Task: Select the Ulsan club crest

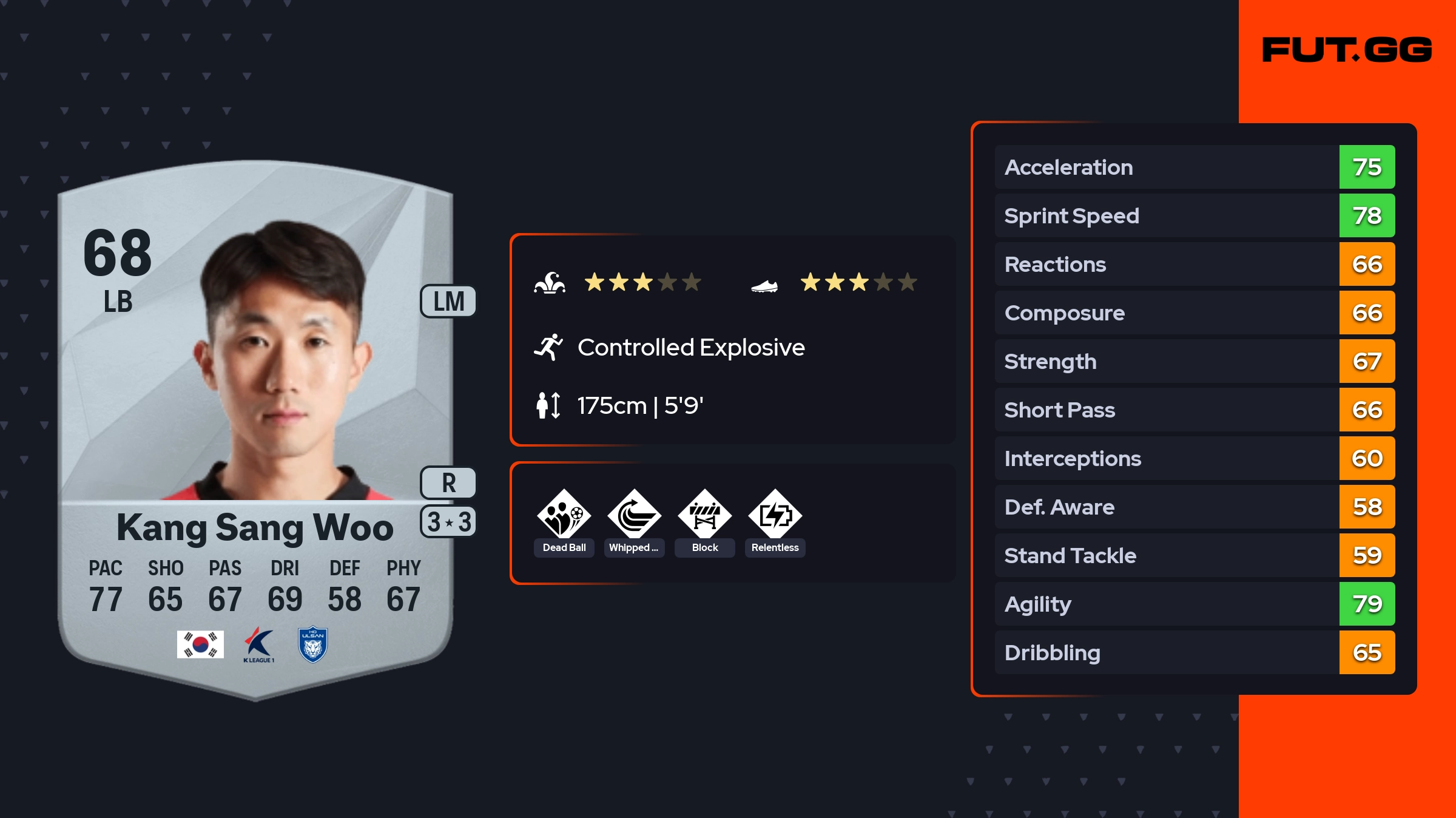Action: [x=313, y=644]
